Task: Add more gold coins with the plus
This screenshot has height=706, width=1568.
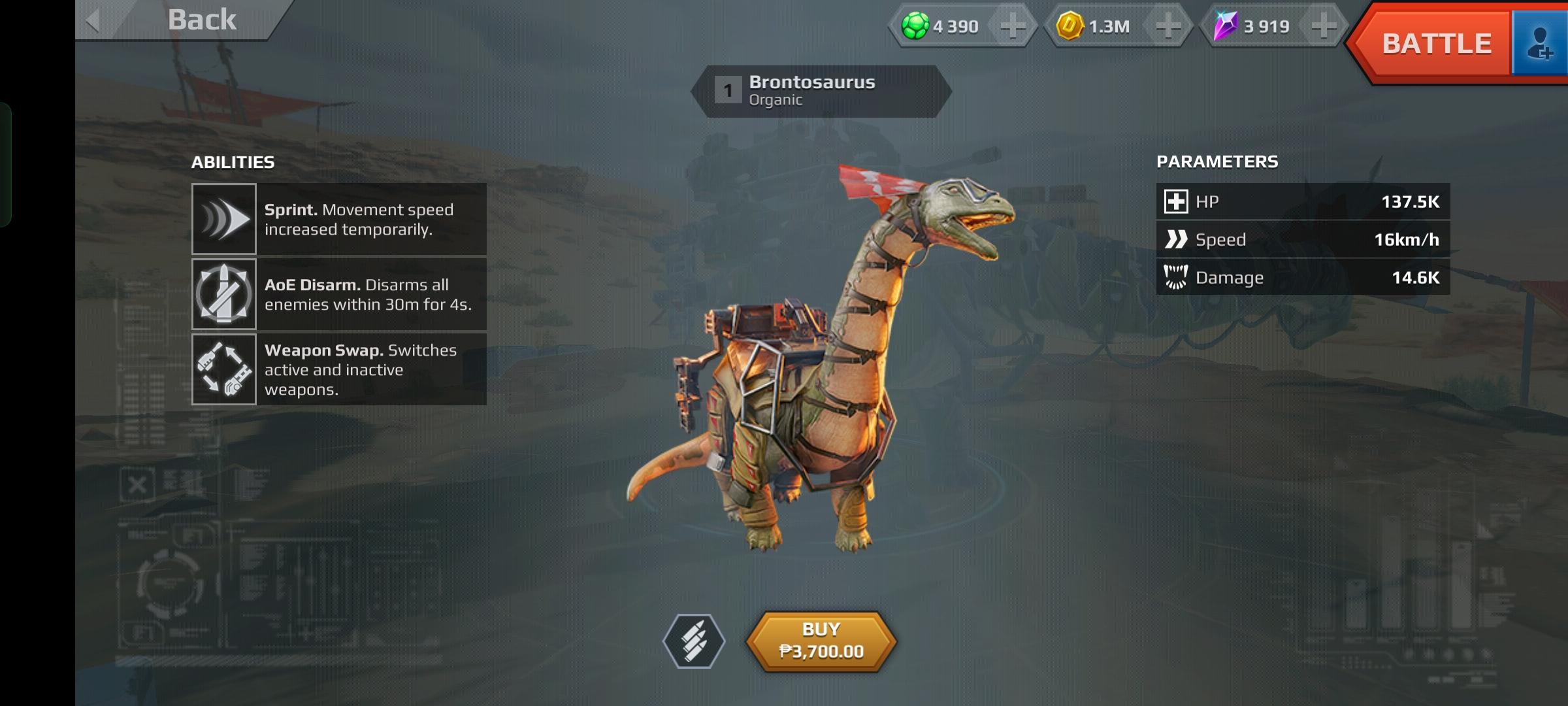Action: 1168,27
